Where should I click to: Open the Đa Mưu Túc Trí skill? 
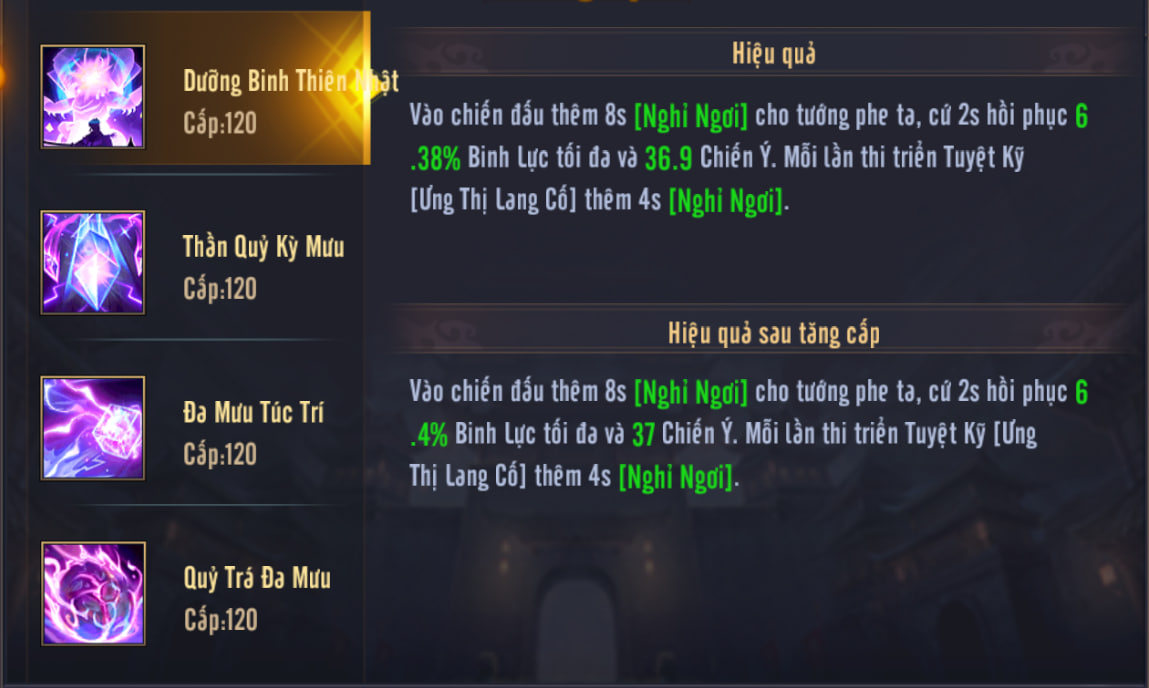200,429
